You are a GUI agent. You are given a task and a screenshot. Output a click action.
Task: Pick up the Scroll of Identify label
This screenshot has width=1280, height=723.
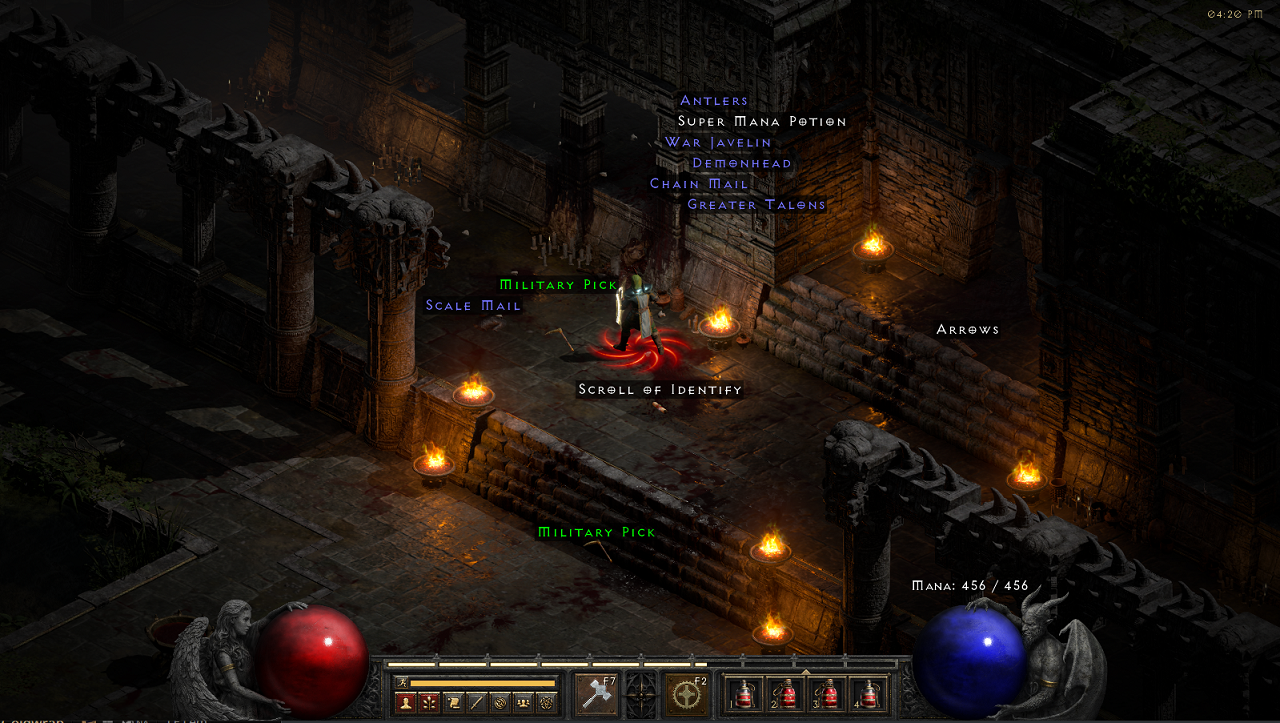coord(660,389)
